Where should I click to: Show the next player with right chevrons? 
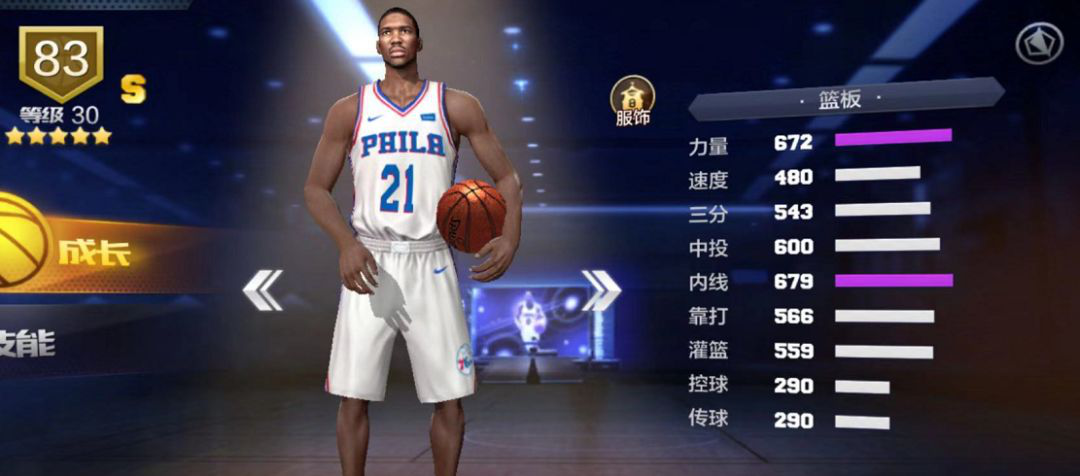pos(602,290)
